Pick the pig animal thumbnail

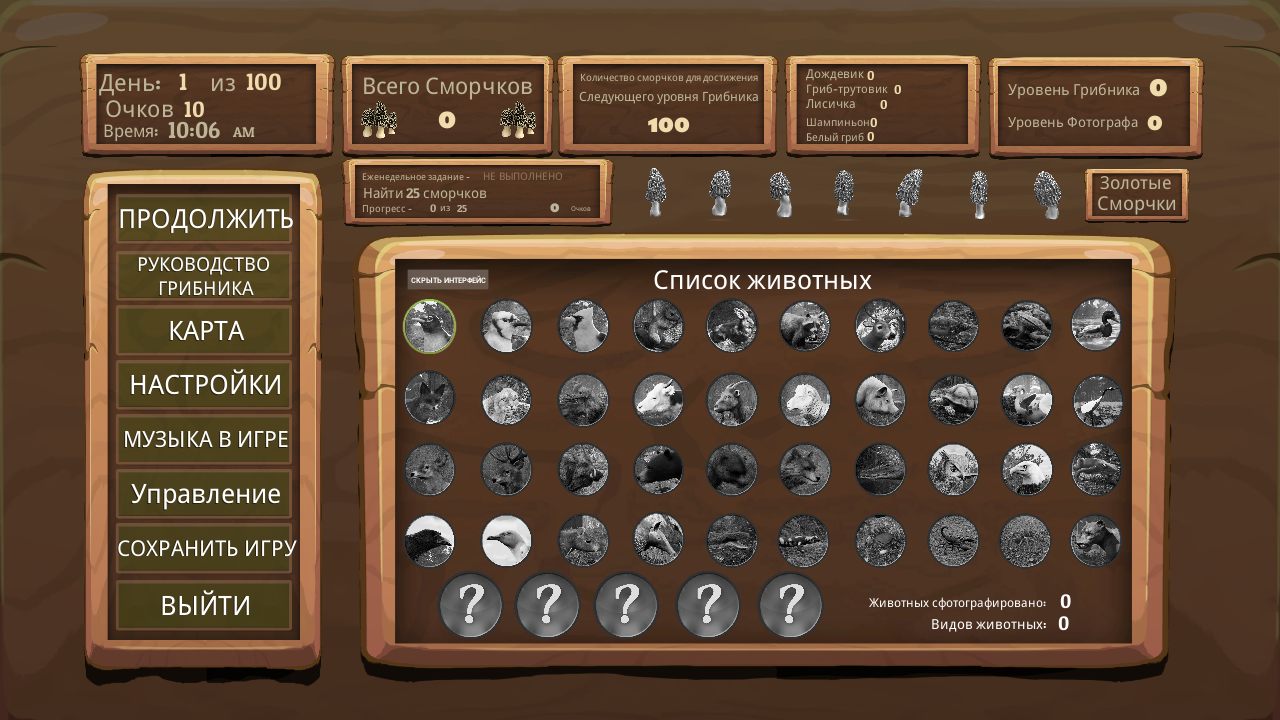click(x=880, y=400)
